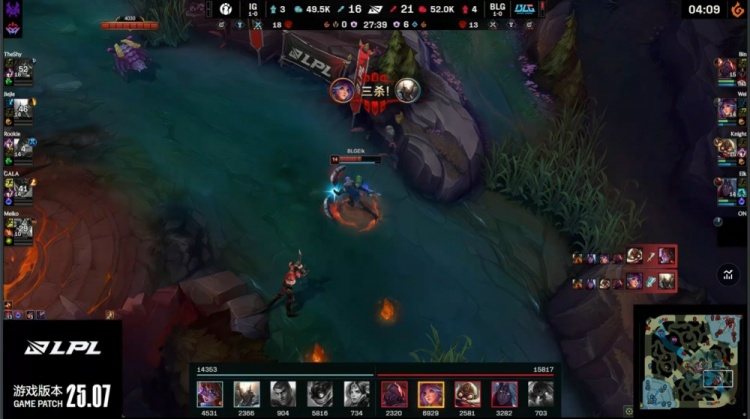Image resolution: width=750 pixels, height=419 pixels.
Task: Select Meiko's player panel
Action: [x=18, y=226]
